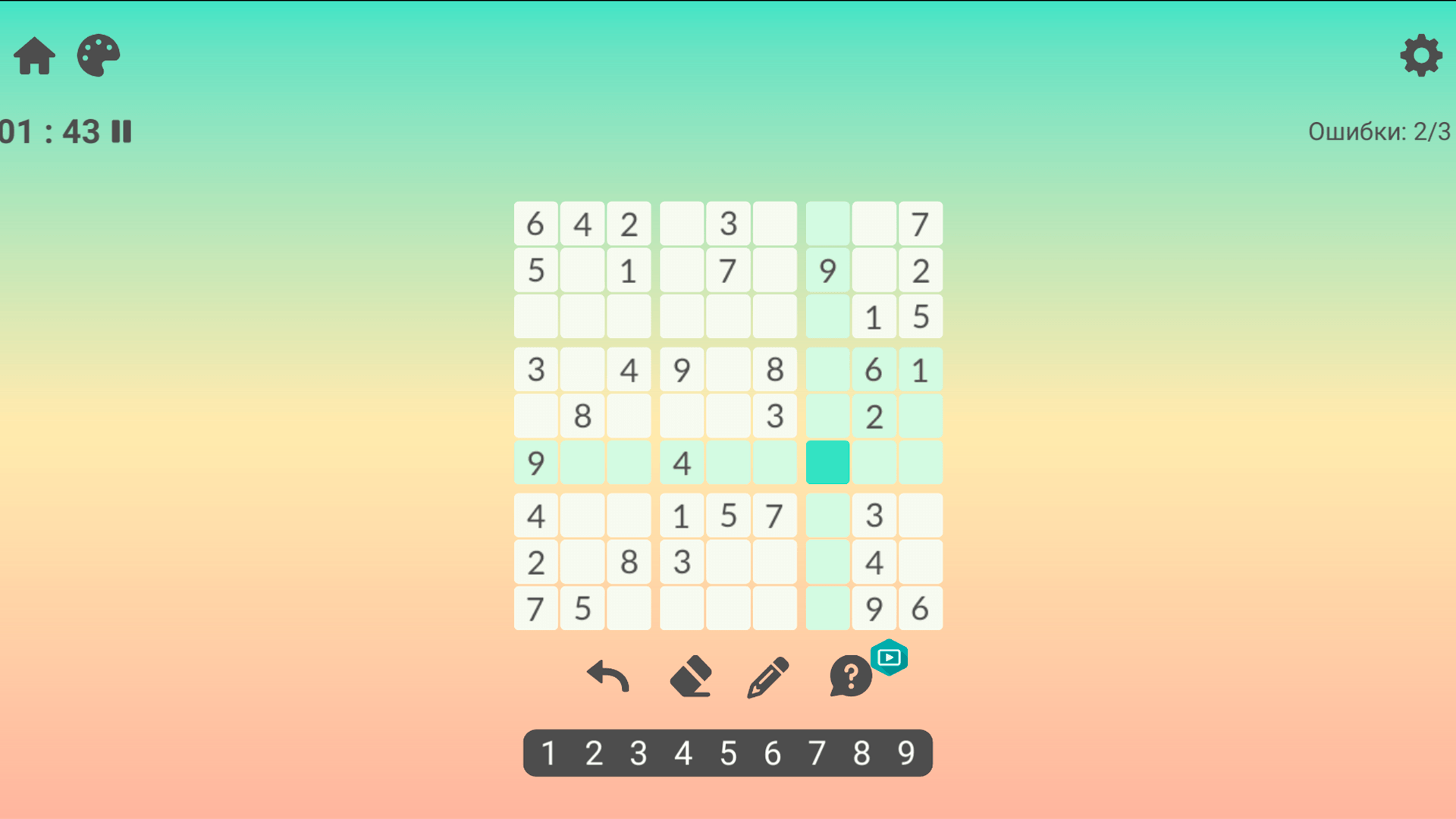This screenshot has height=819, width=1456.
Task: Open the Settings gear icon
Action: pos(1421,55)
